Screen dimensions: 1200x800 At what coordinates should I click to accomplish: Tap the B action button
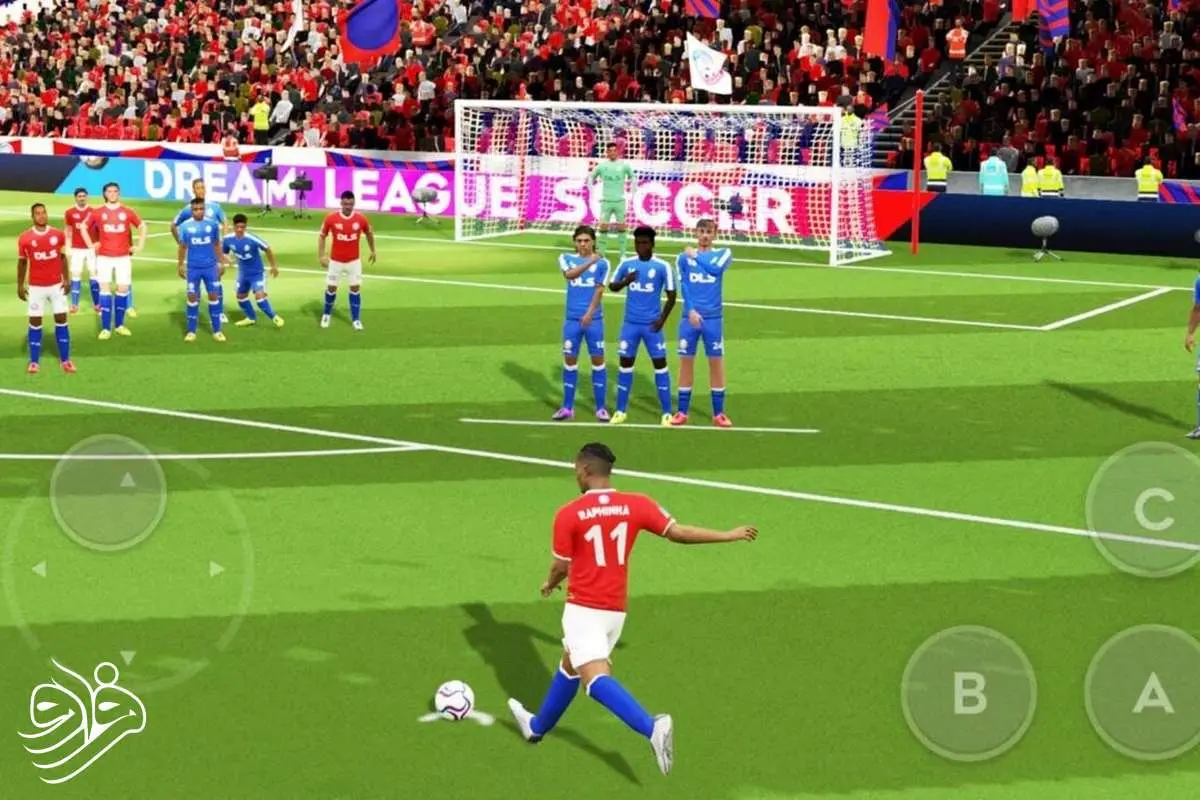click(x=968, y=692)
